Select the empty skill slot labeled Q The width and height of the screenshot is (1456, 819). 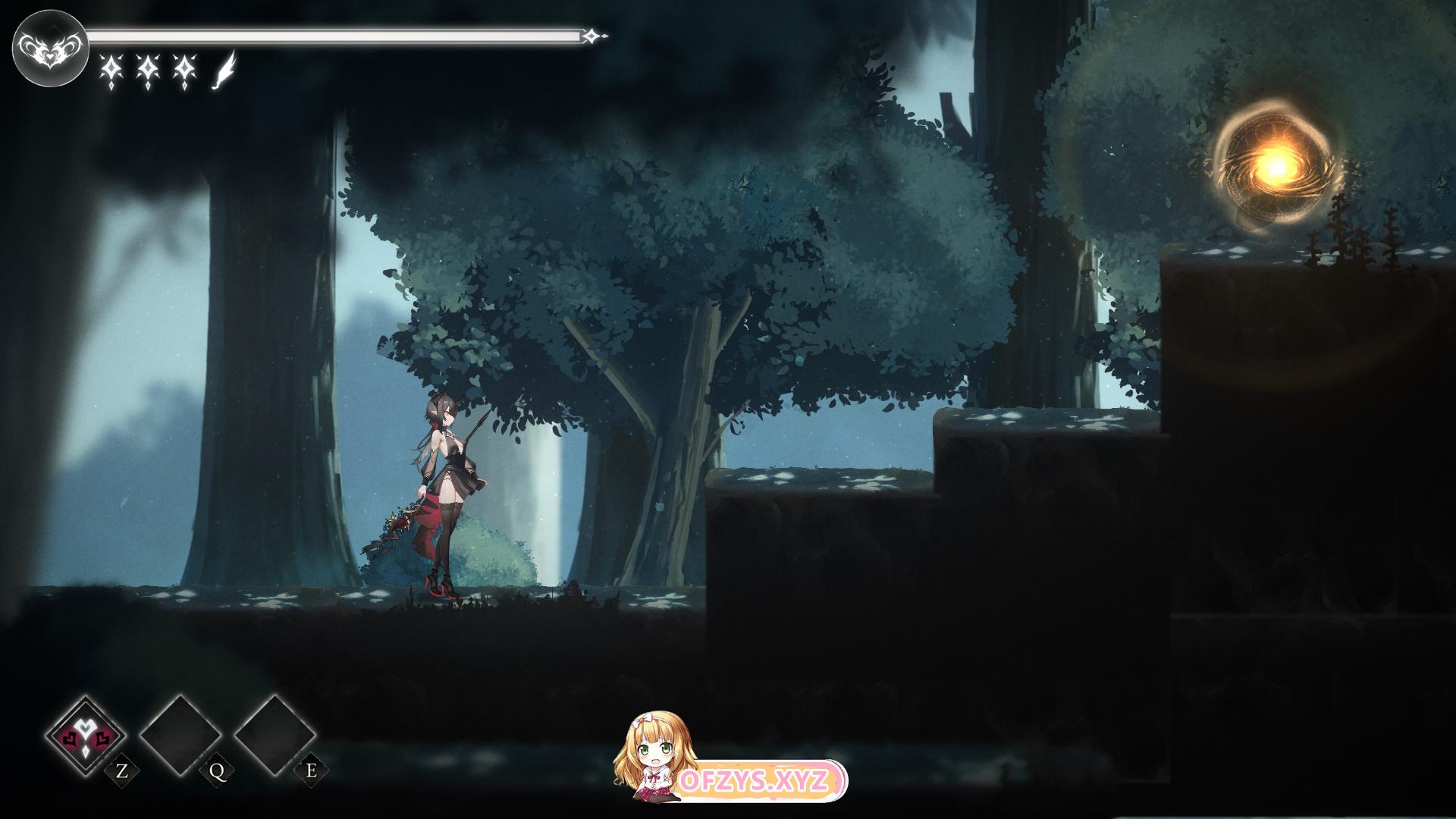(180, 736)
